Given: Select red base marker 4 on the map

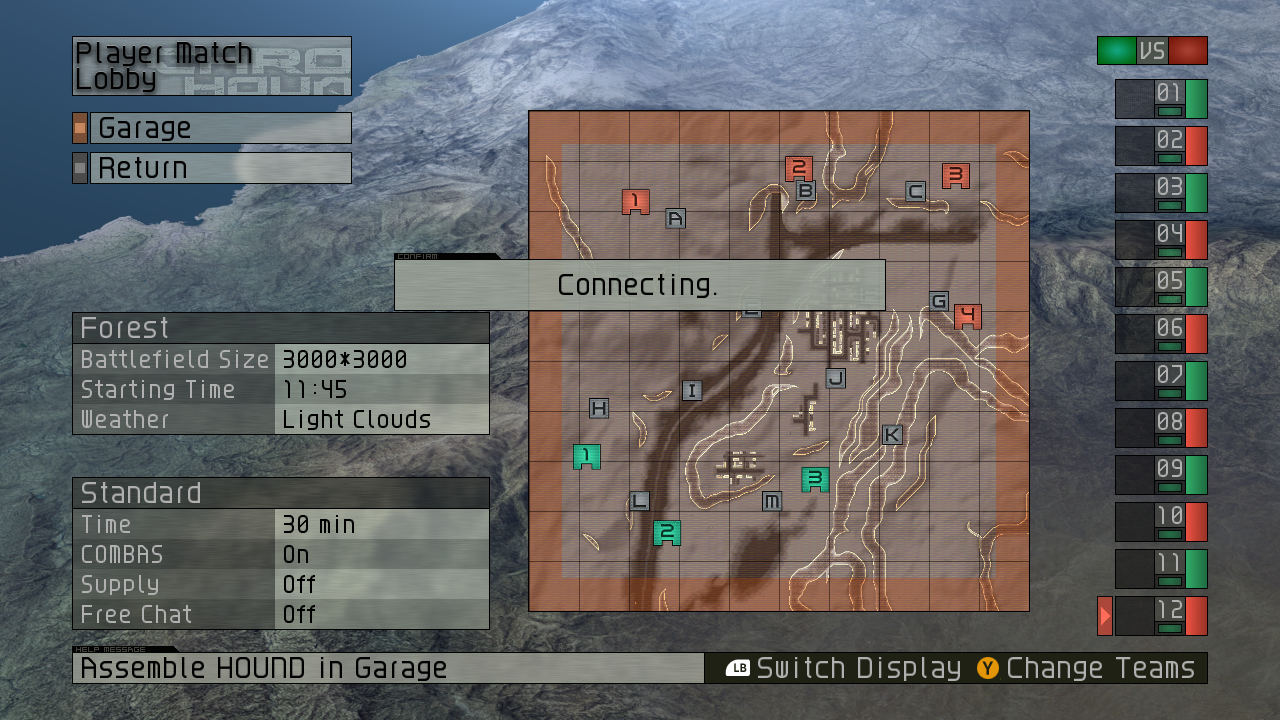Looking at the screenshot, I should (x=968, y=315).
